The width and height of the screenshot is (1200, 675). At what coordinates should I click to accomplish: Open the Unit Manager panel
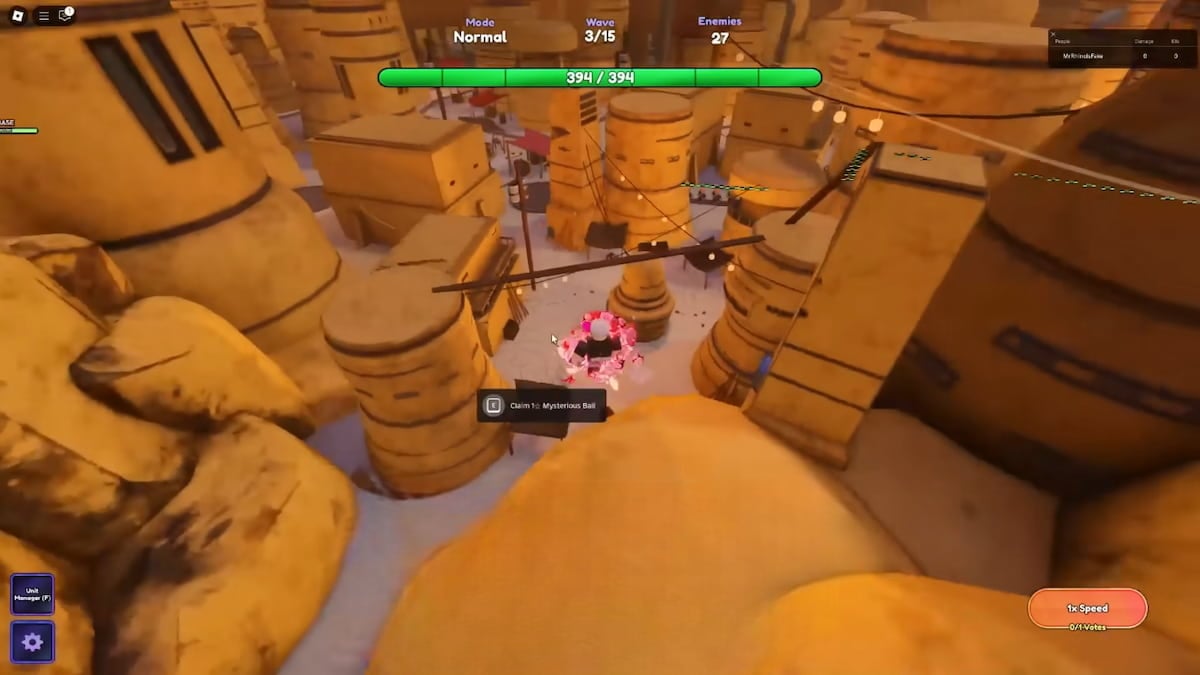[x=32, y=594]
